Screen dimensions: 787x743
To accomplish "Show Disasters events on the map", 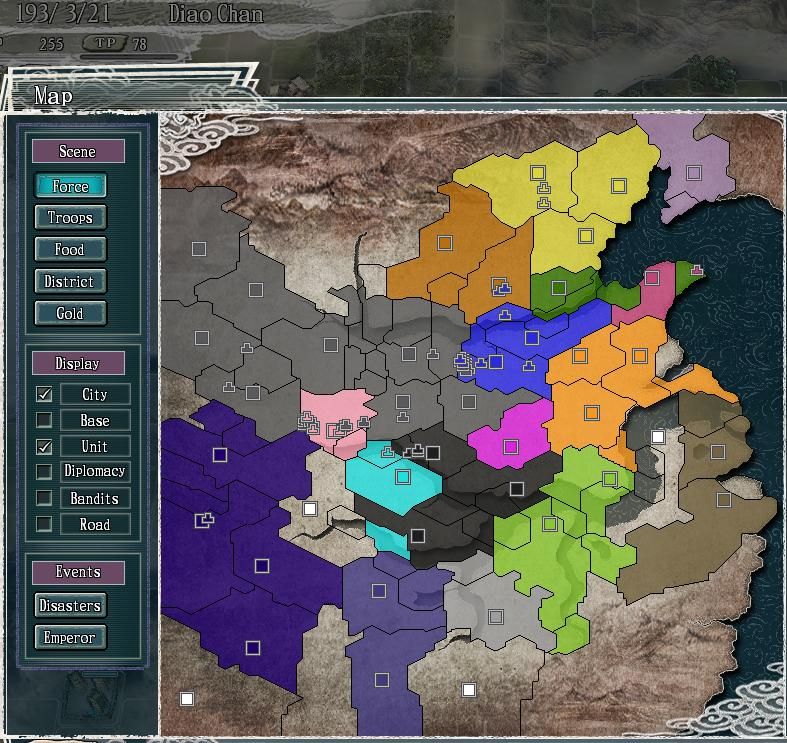I will 70,606.
